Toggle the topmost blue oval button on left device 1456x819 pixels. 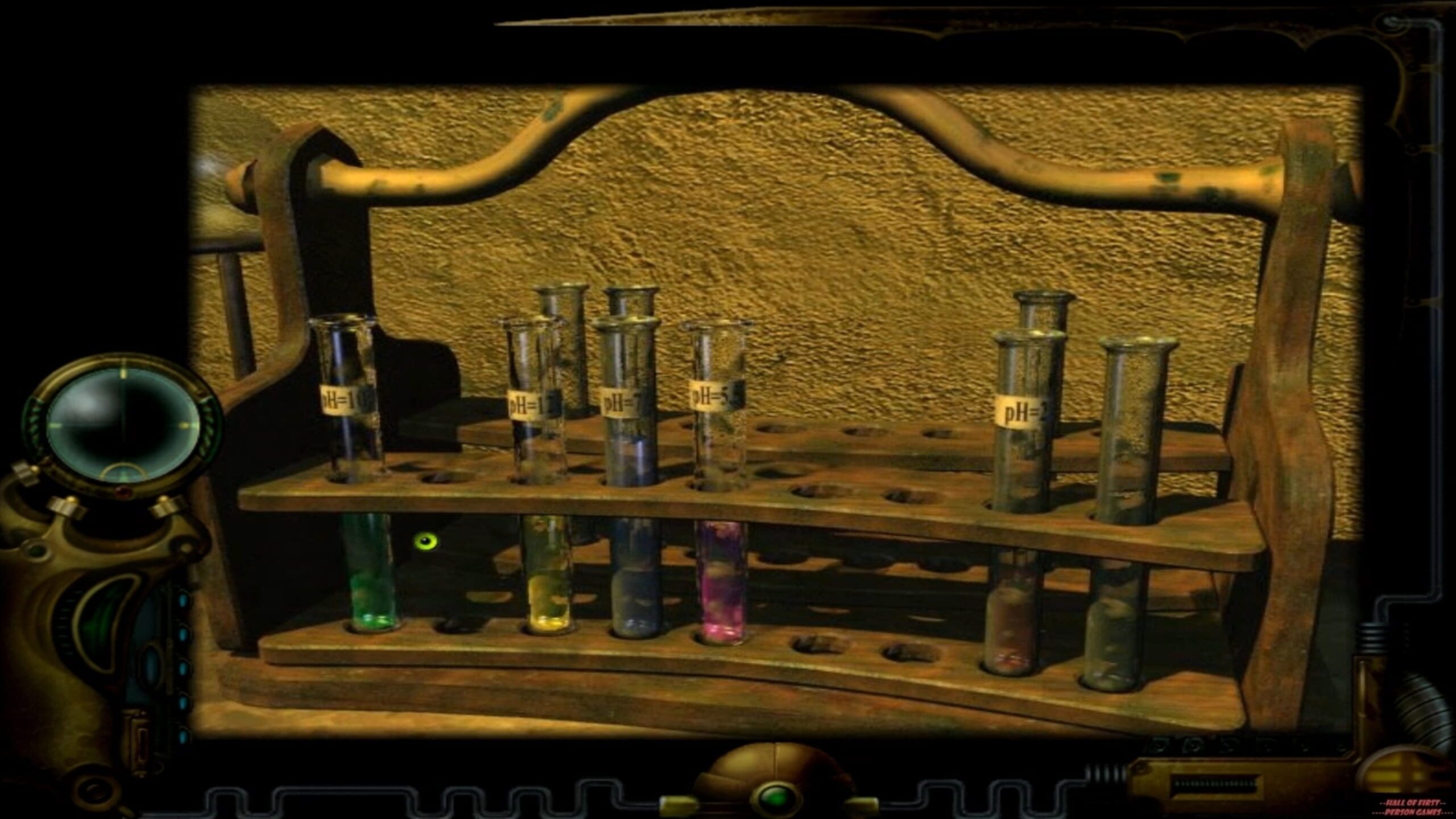tap(183, 600)
